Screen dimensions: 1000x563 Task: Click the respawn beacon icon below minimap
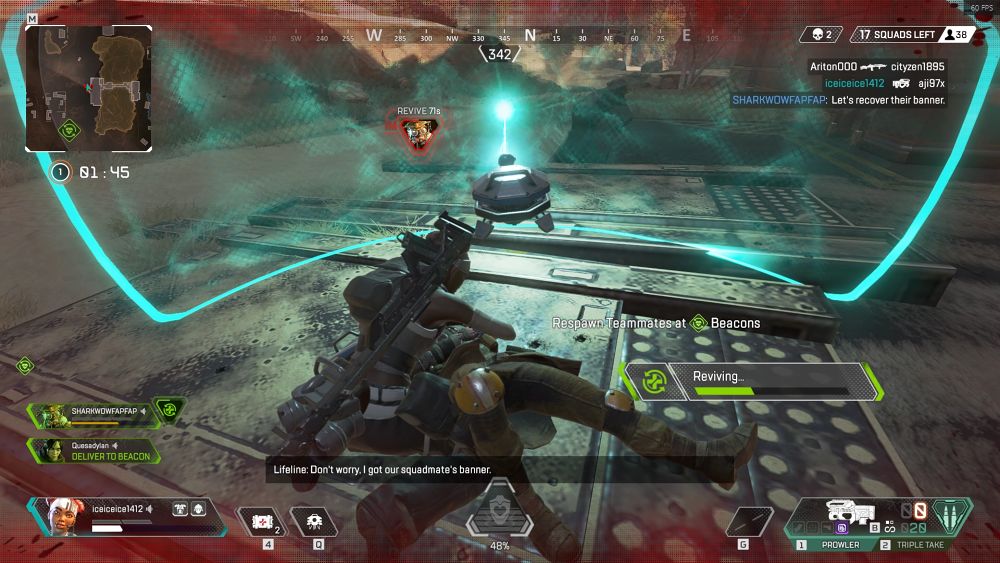70,130
